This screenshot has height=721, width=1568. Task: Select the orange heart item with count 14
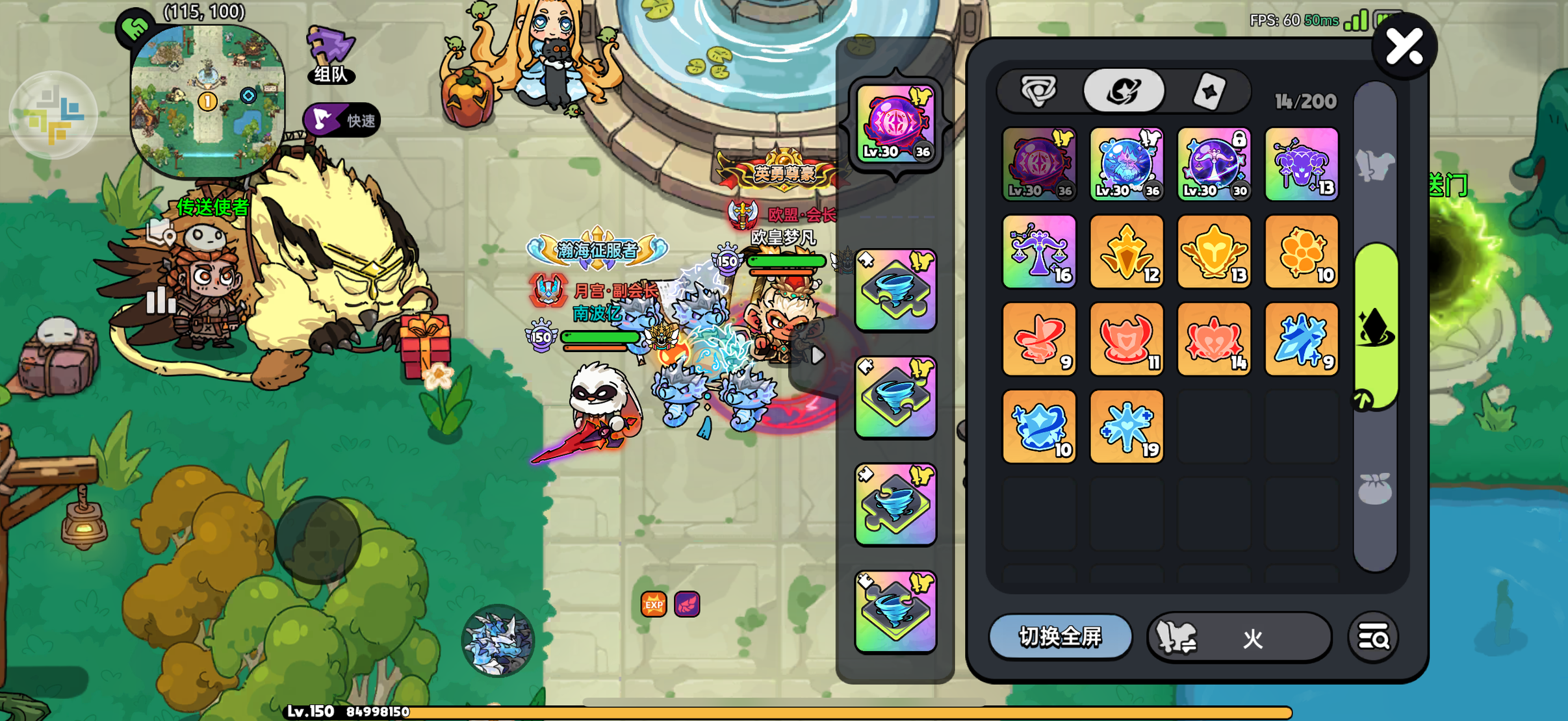point(1214,339)
